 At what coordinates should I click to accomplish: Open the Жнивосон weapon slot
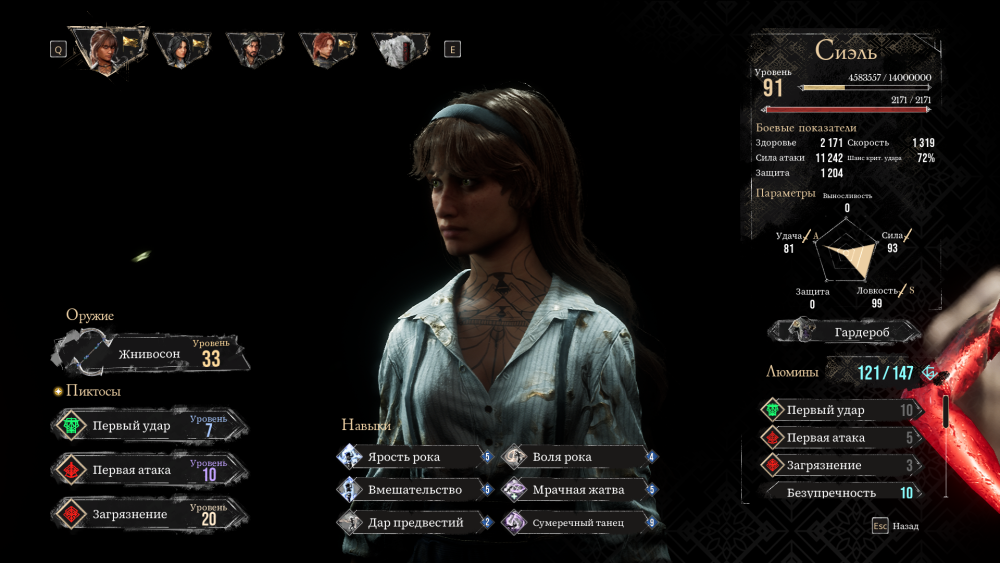coord(150,354)
